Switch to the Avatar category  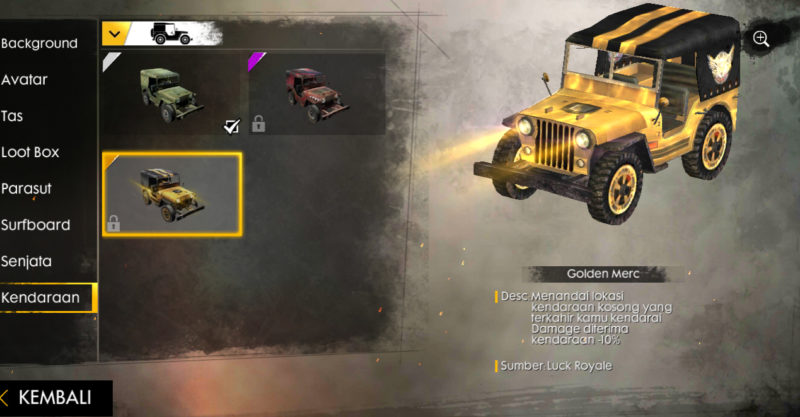pos(26,80)
